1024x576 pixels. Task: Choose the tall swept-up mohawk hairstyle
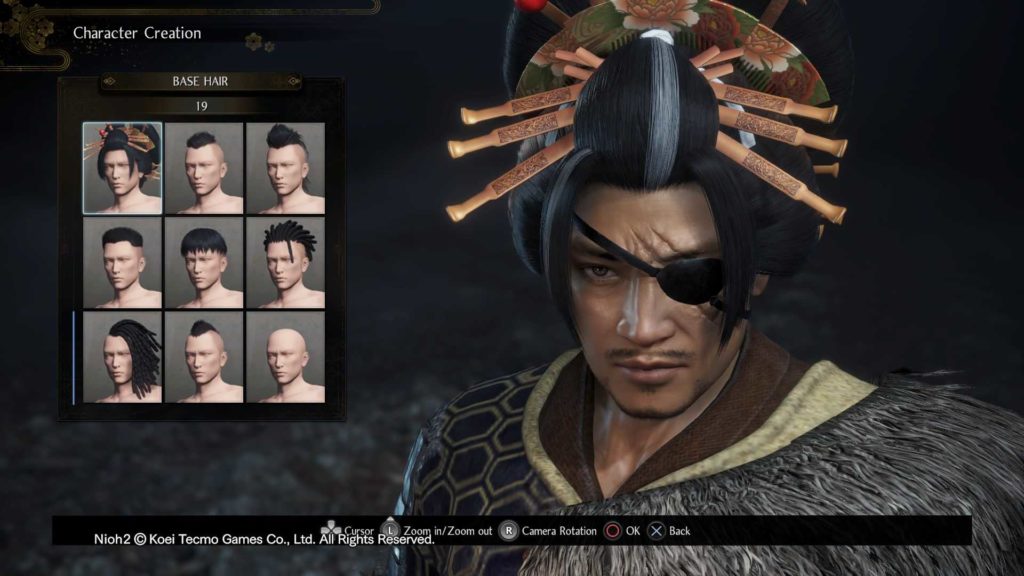(285, 168)
